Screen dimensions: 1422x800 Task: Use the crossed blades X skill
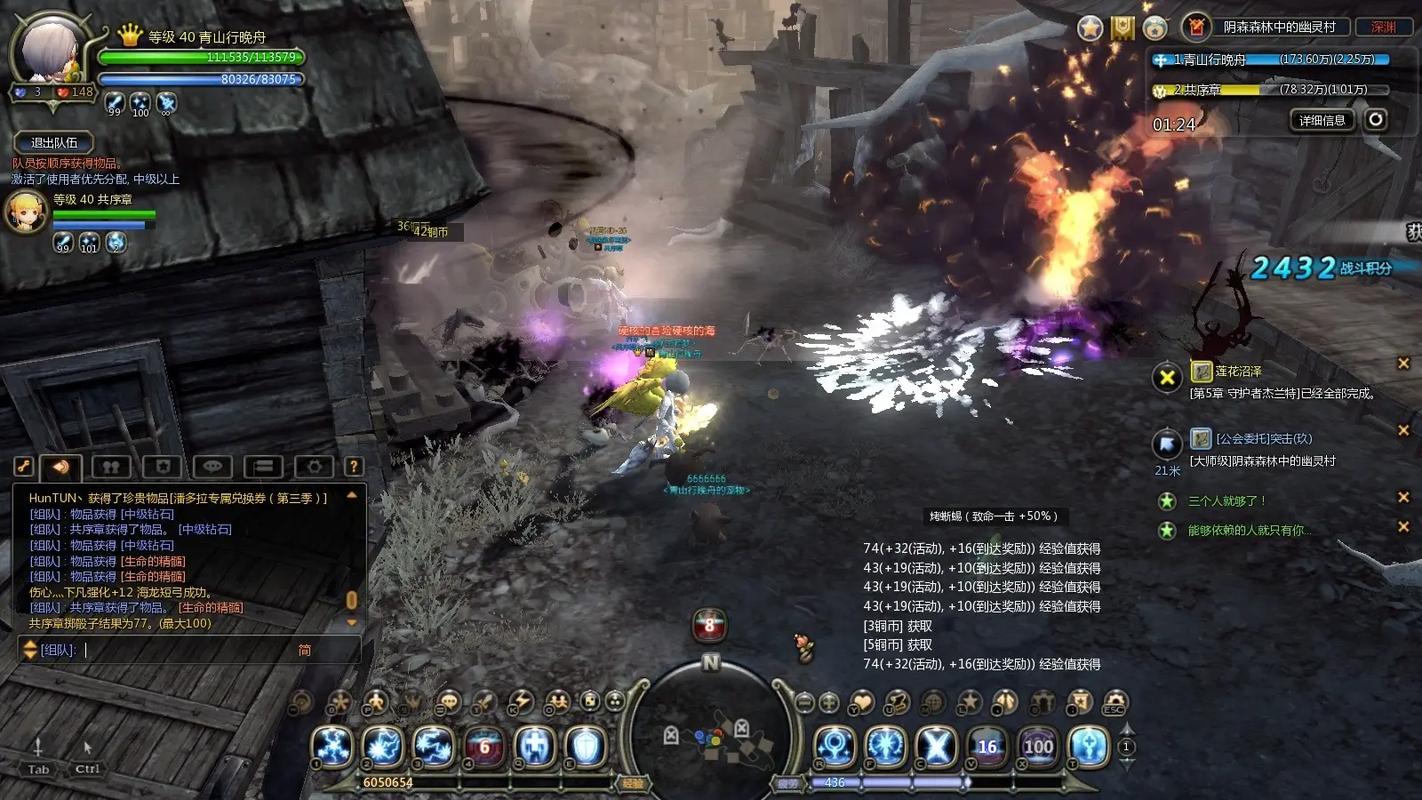[937, 746]
